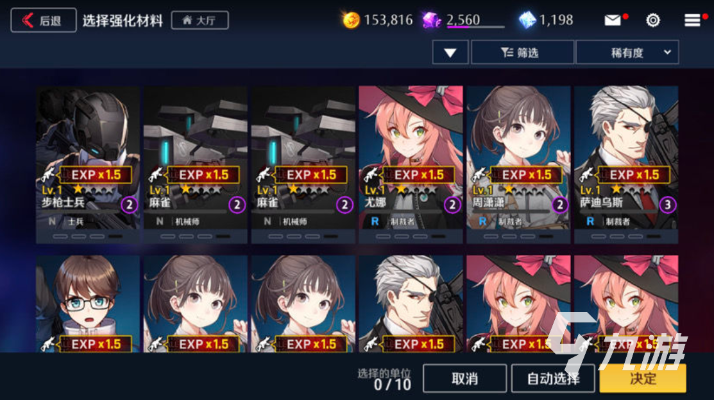Cancel with the 取消 button
Screen dimensions: 714x400
[464, 378]
